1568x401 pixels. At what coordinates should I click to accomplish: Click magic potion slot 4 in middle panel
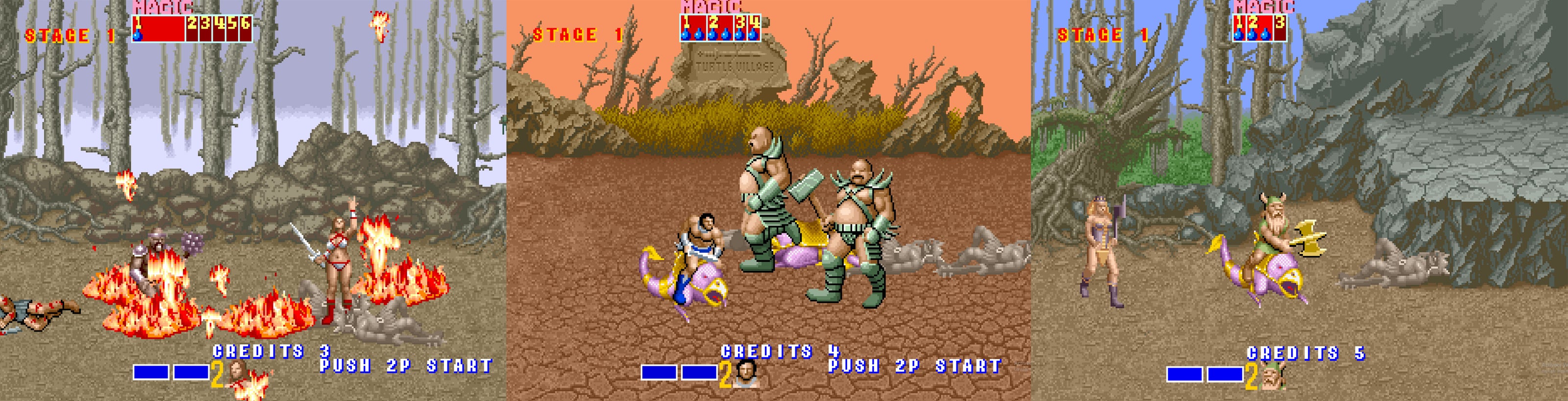(754, 28)
